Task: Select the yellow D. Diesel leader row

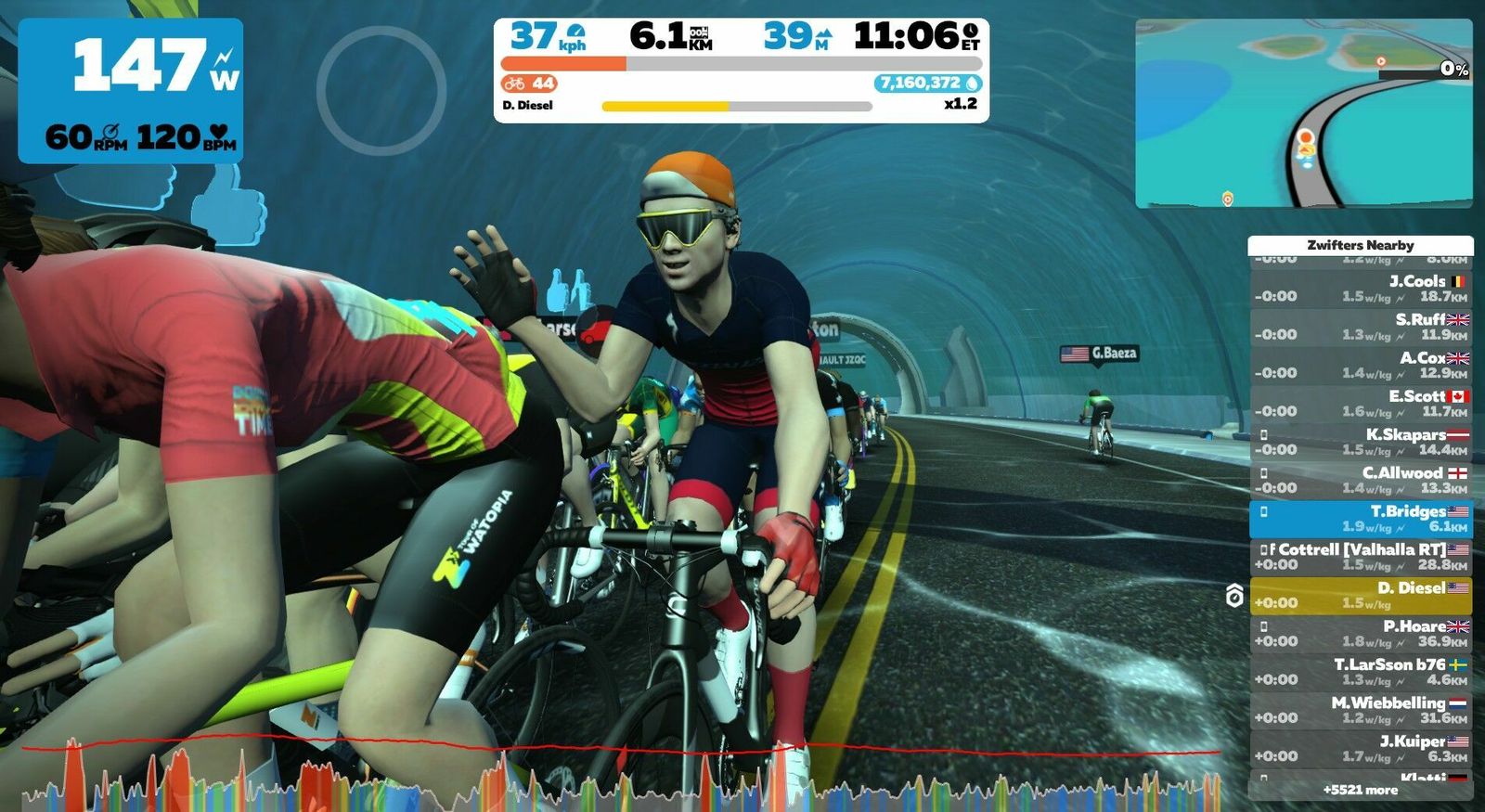Action: 1361,595
